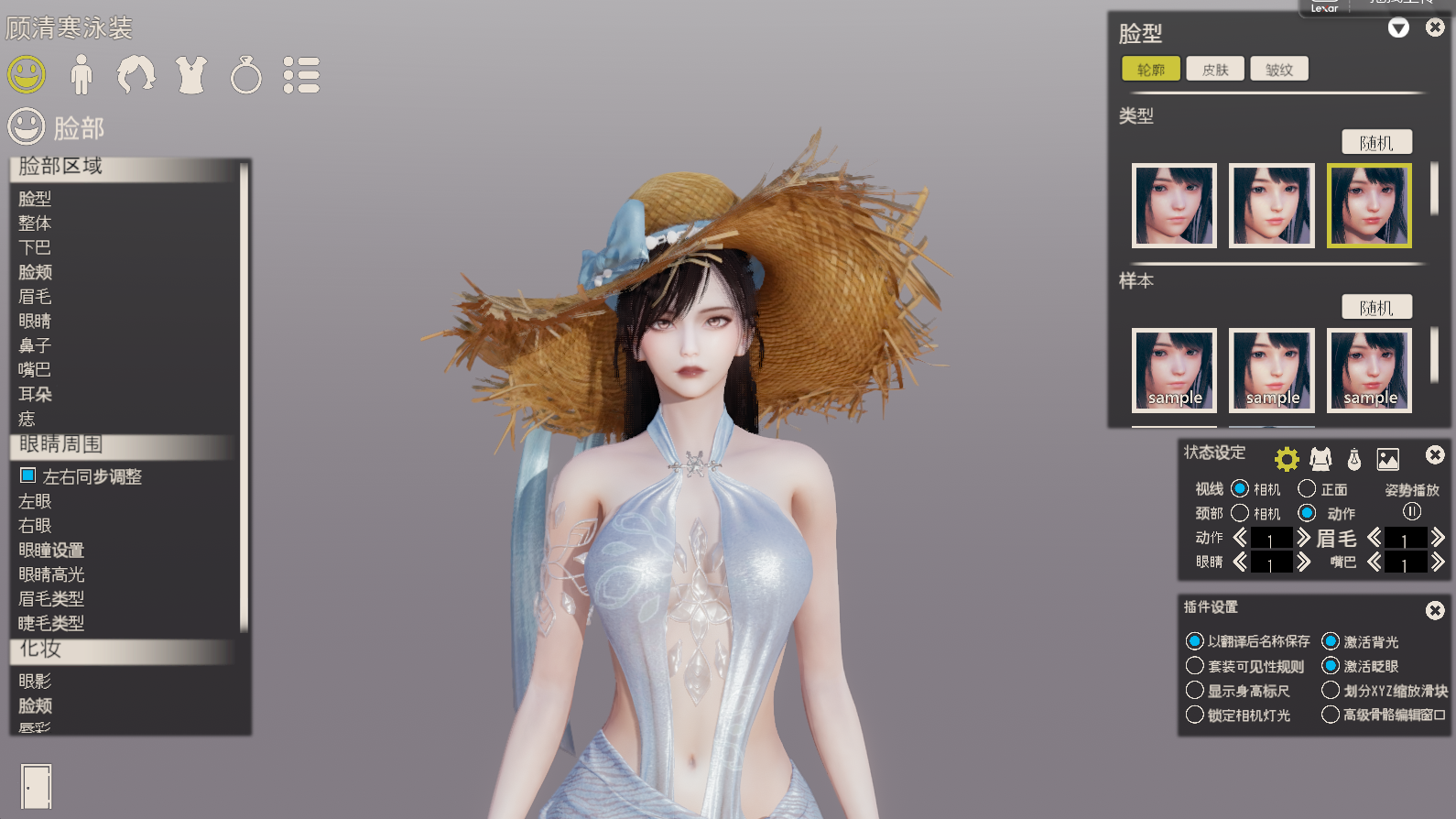This screenshot has width=1456, height=819.
Task: Close the 脸型 panel
Action: [1435, 28]
